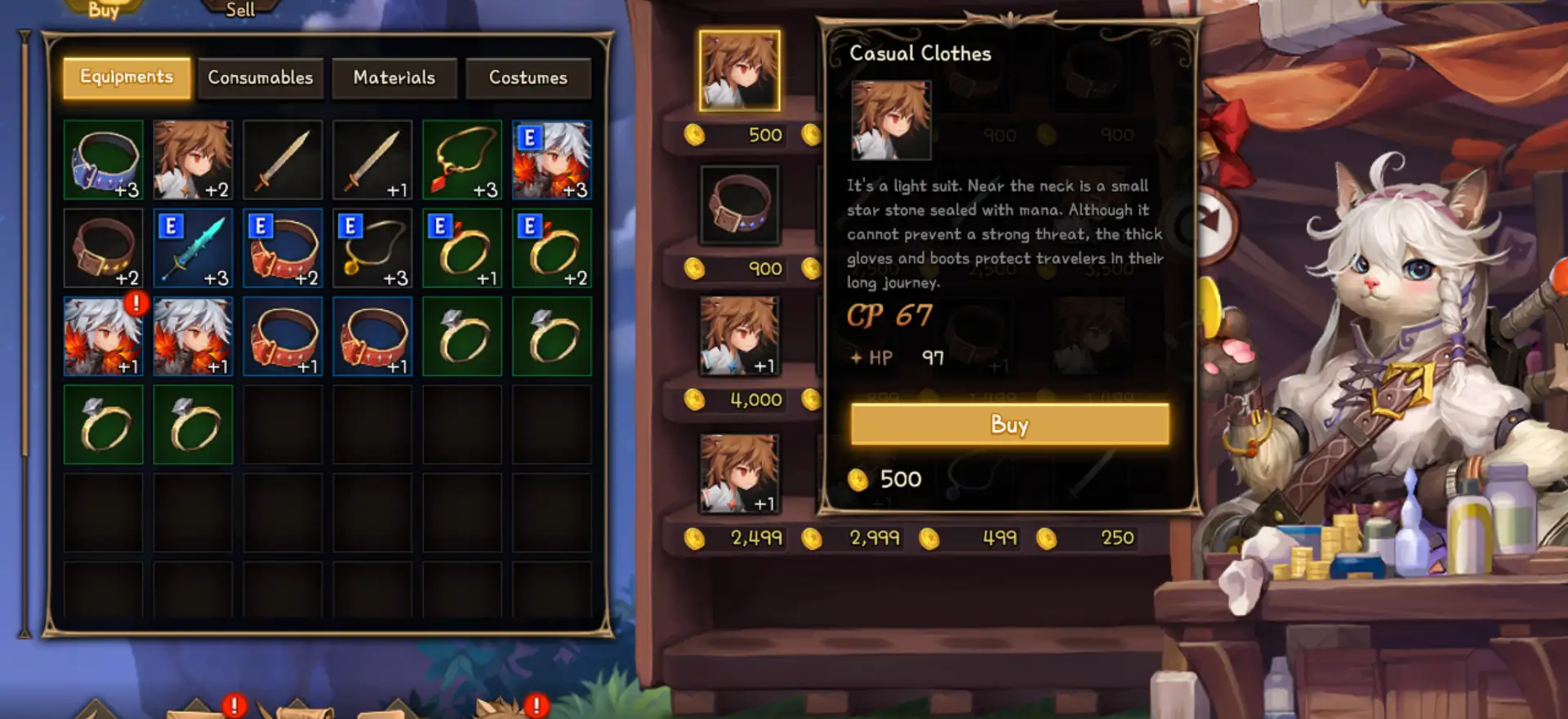Select the Equipments tab

127,78
